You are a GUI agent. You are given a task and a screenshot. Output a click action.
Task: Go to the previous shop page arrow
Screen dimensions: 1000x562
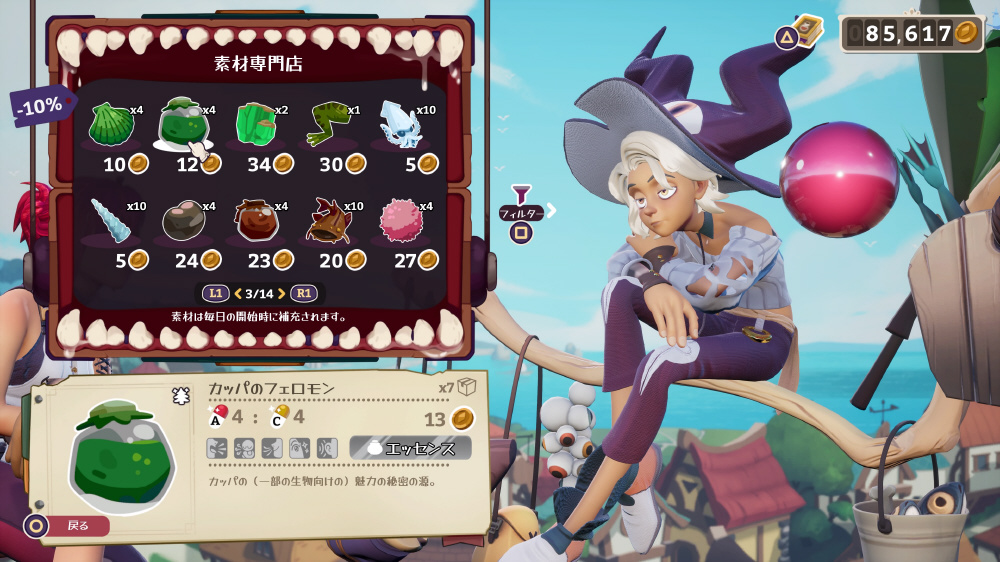pyautogui.click(x=237, y=293)
